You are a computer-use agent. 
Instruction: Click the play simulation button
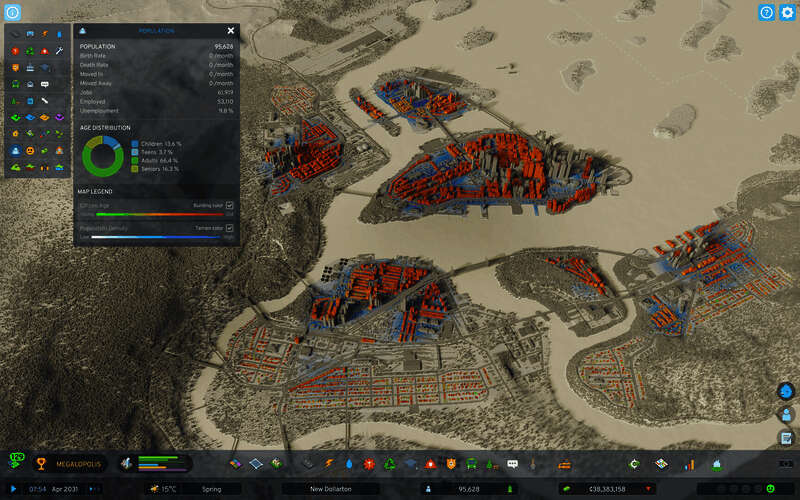point(14,489)
